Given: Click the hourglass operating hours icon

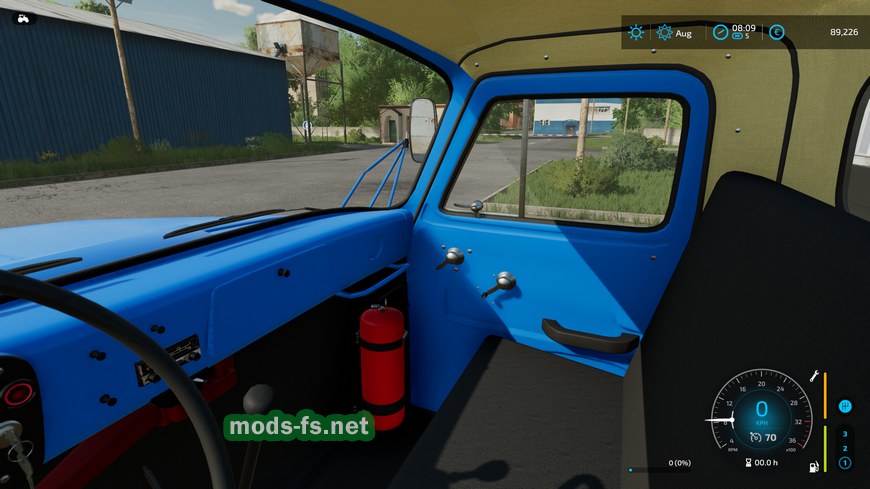Looking at the screenshot, I should (x=747, y=462).
